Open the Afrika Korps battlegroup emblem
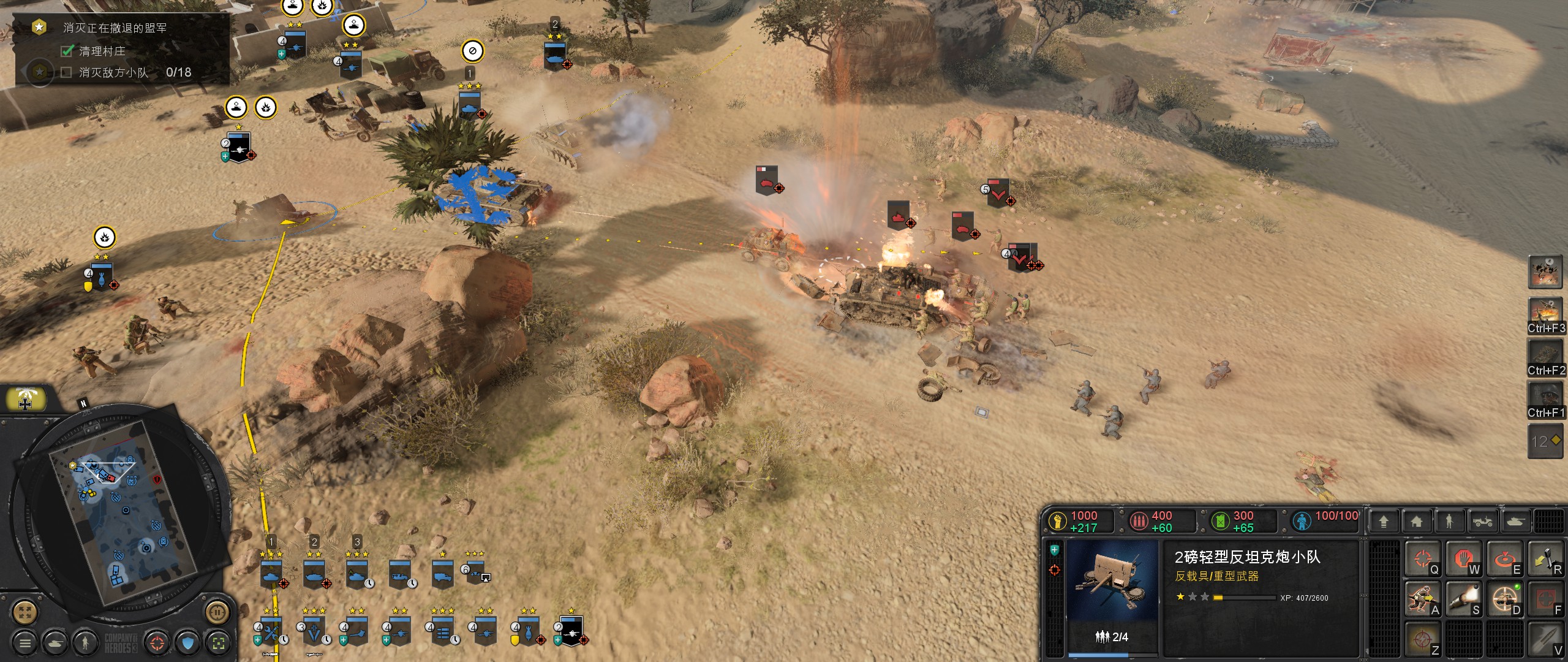 [x=25, y=400]
